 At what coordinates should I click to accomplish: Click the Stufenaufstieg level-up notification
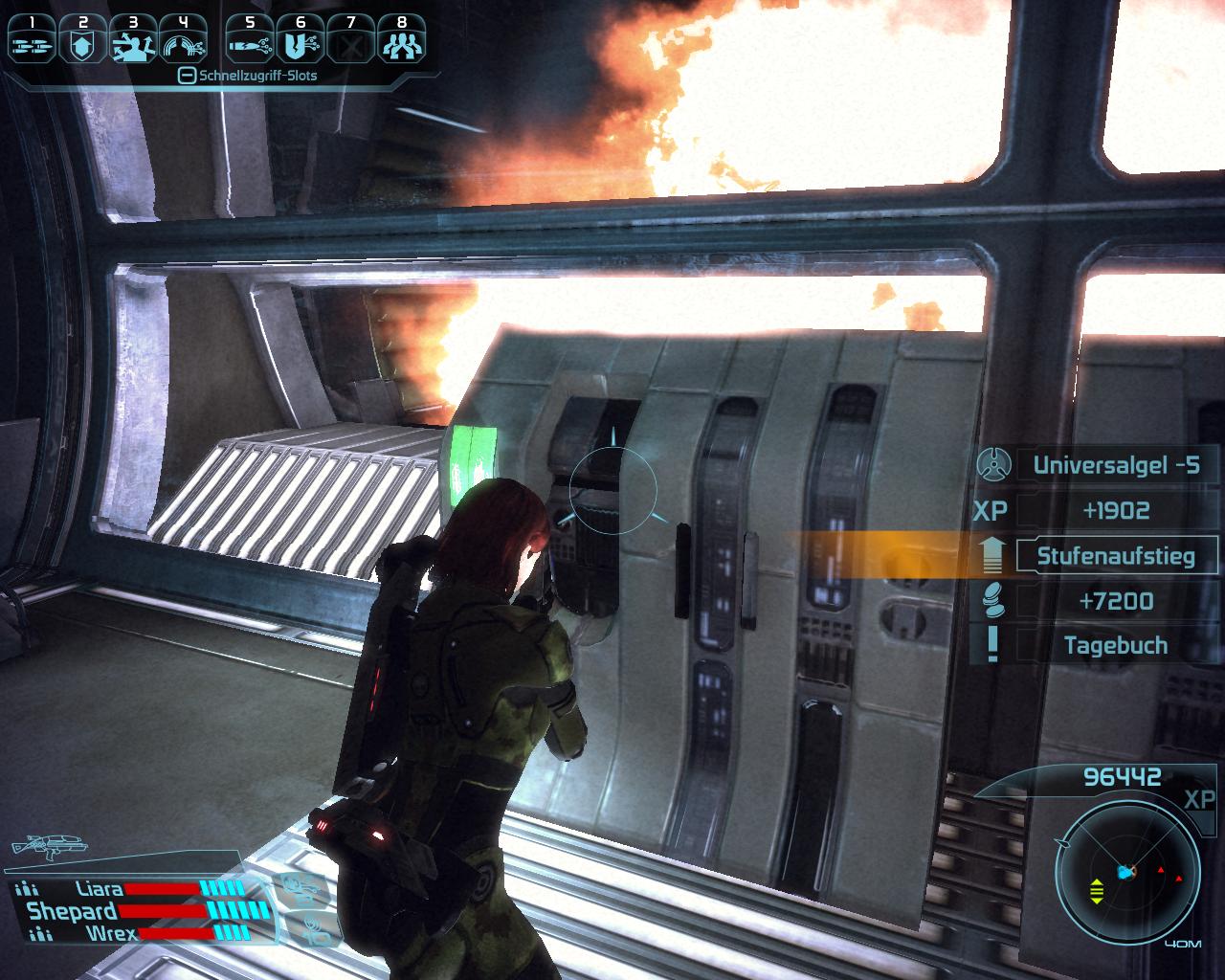coord(1115,556)
